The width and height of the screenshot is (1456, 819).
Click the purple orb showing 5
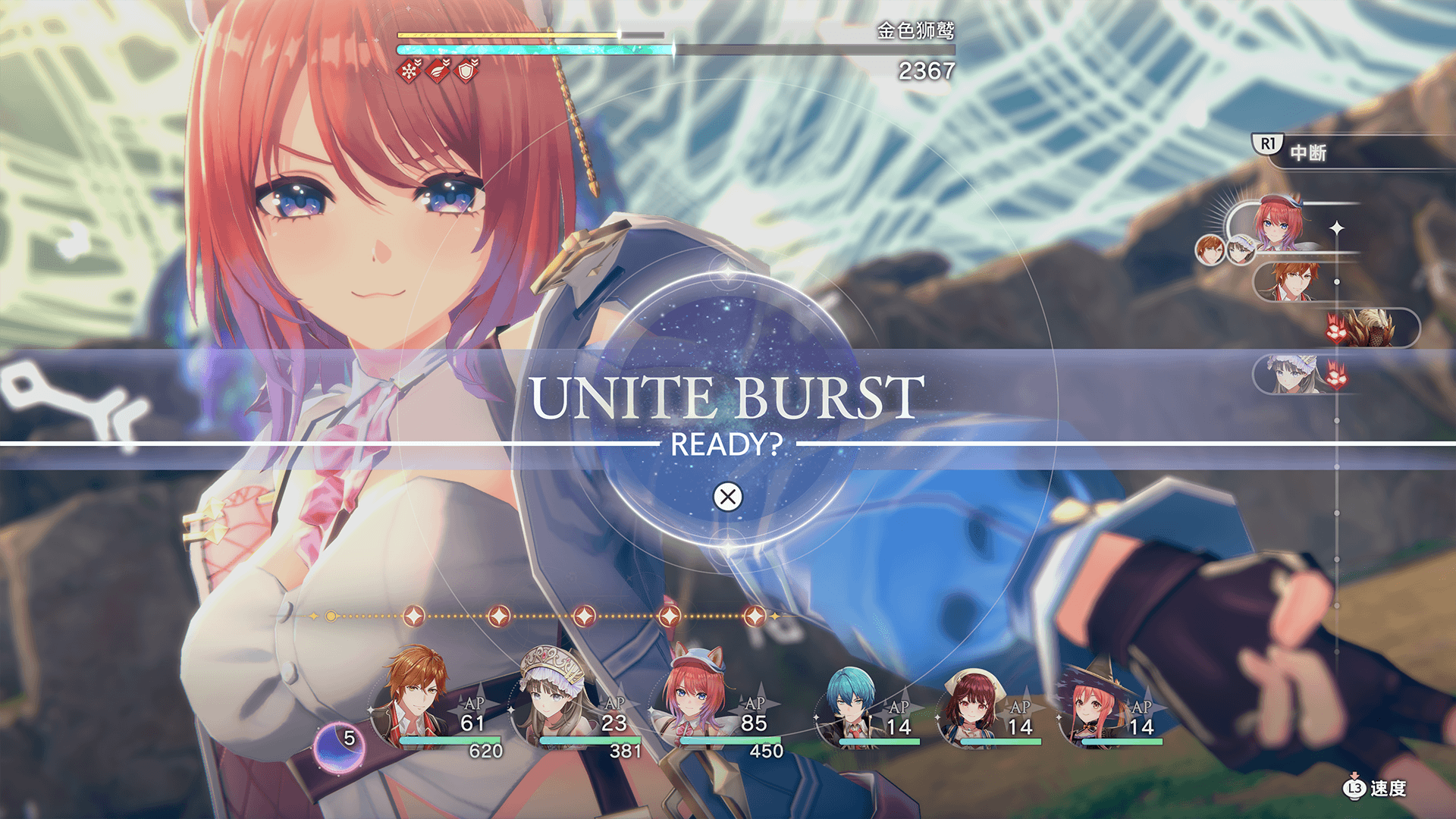click(339, 746)
